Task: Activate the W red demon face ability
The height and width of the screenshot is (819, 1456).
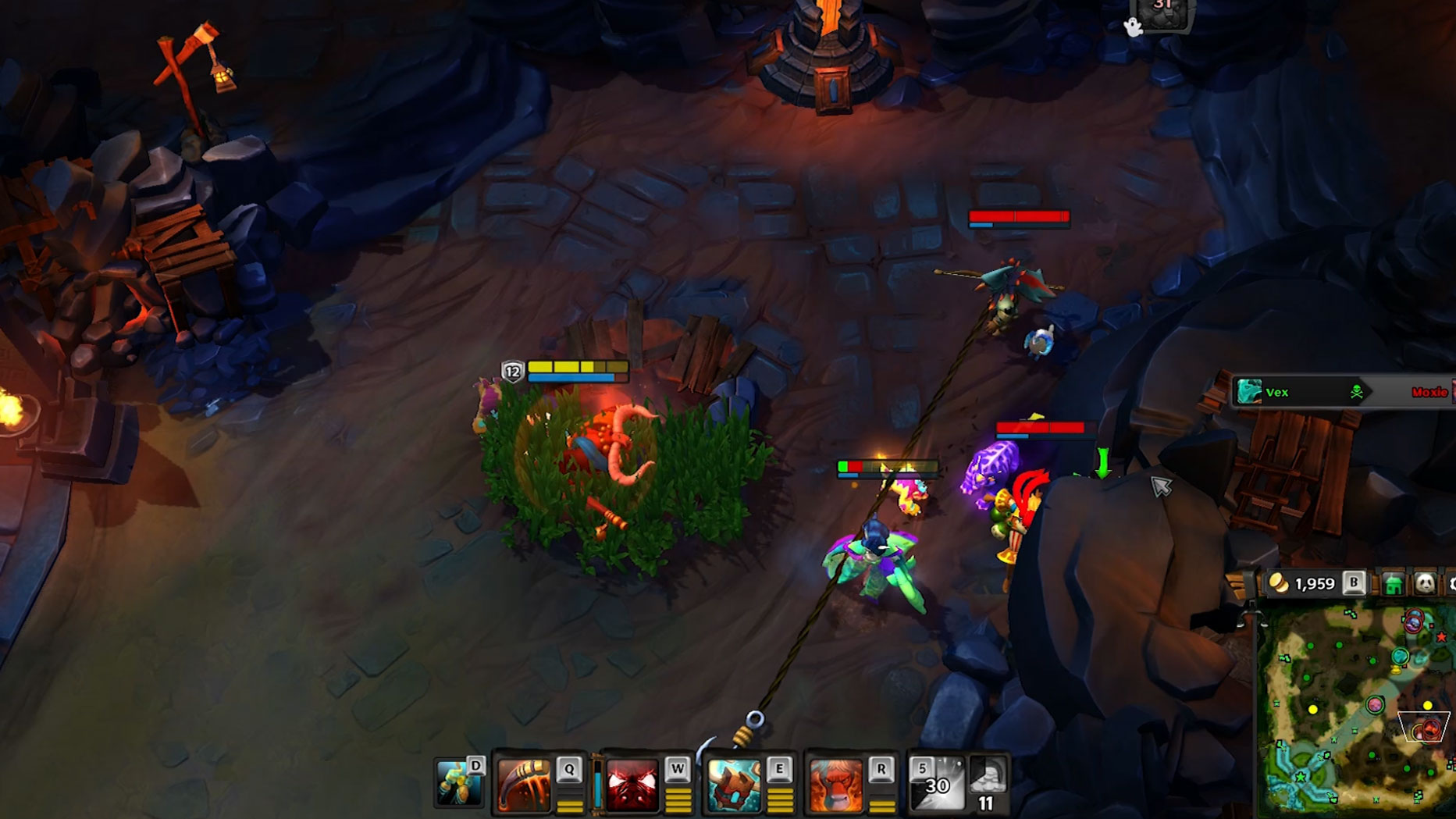Action: (632, 785)
